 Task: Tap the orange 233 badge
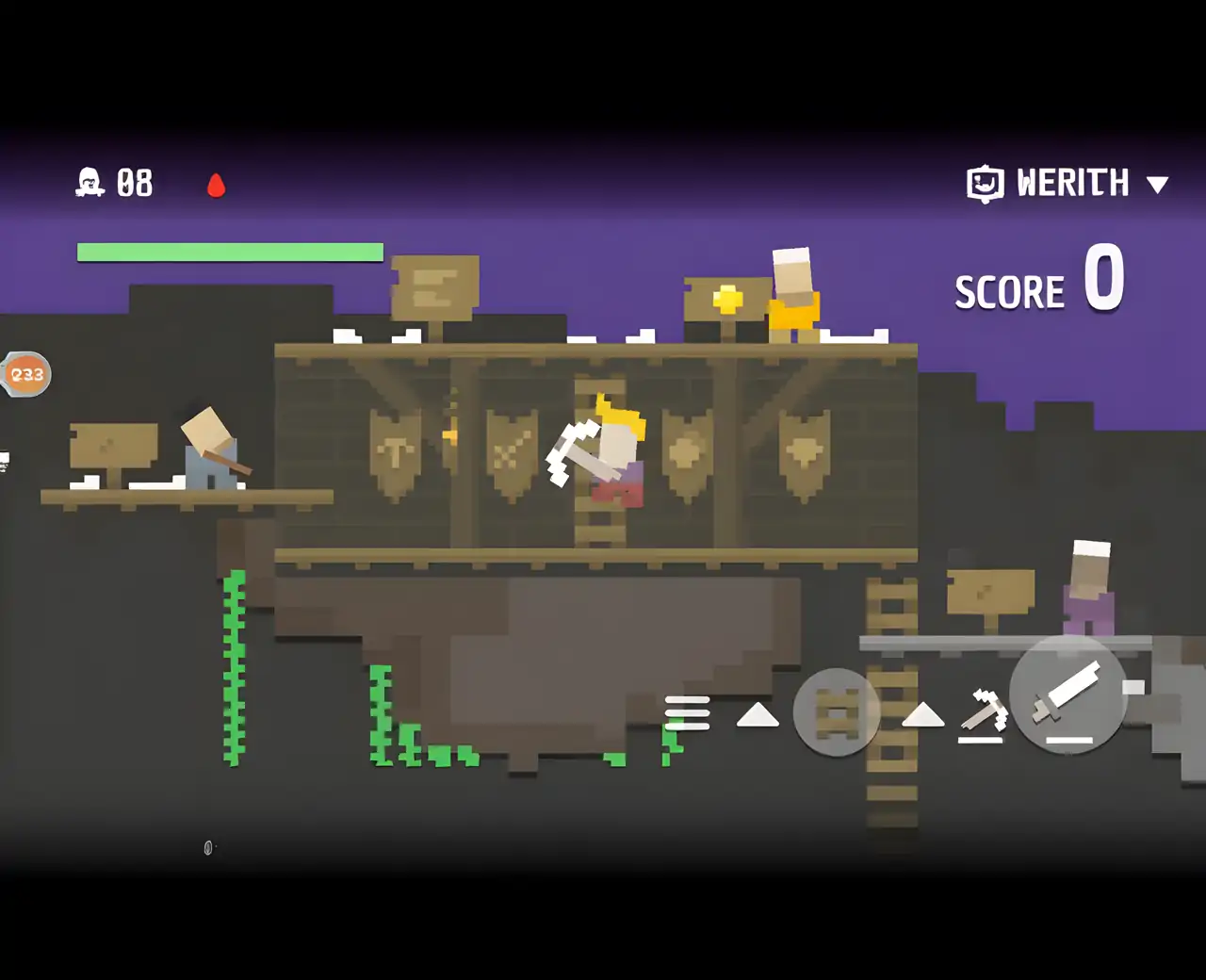[26, 374]
